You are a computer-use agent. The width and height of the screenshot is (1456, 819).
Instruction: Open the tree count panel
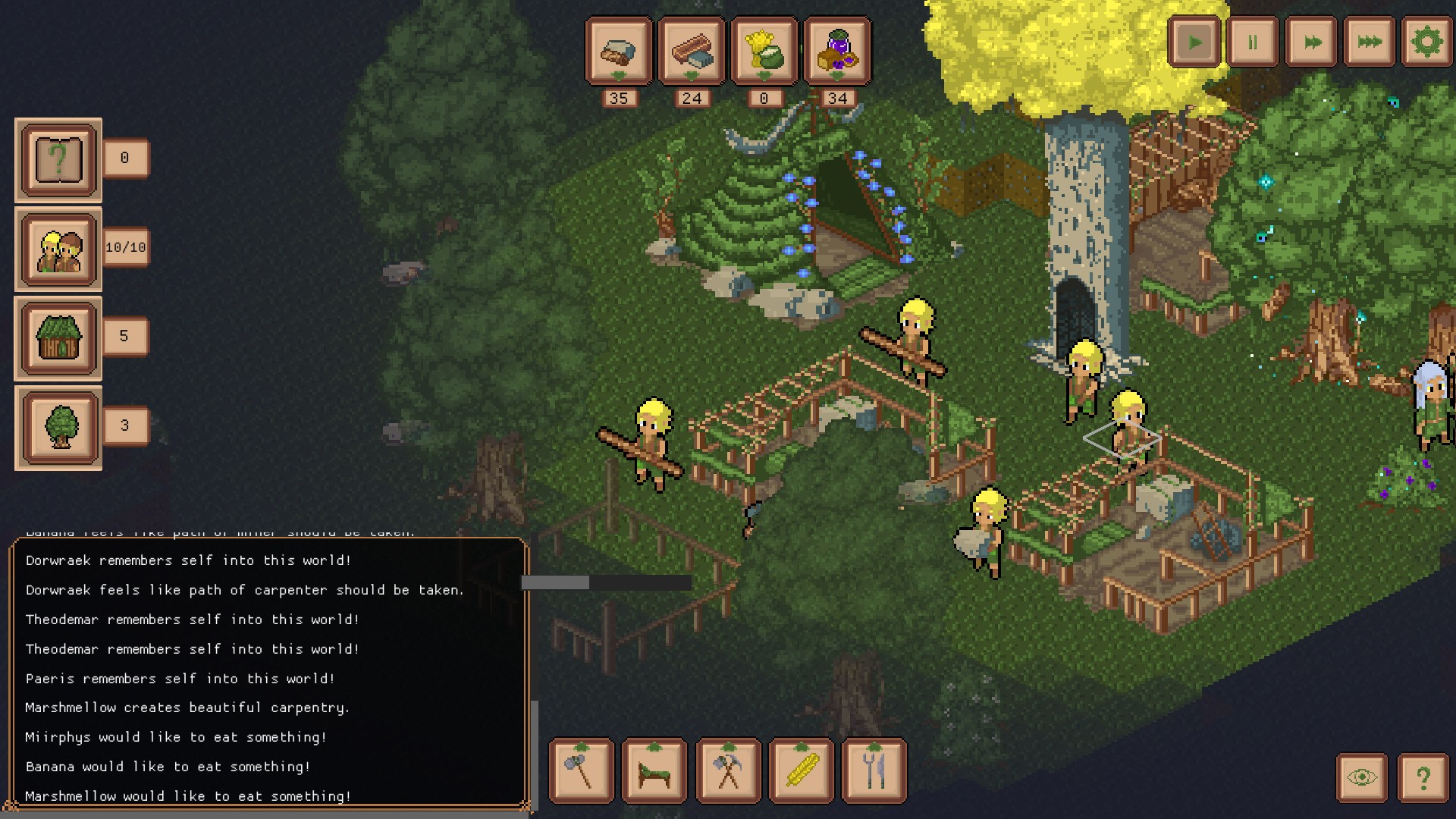59,428
